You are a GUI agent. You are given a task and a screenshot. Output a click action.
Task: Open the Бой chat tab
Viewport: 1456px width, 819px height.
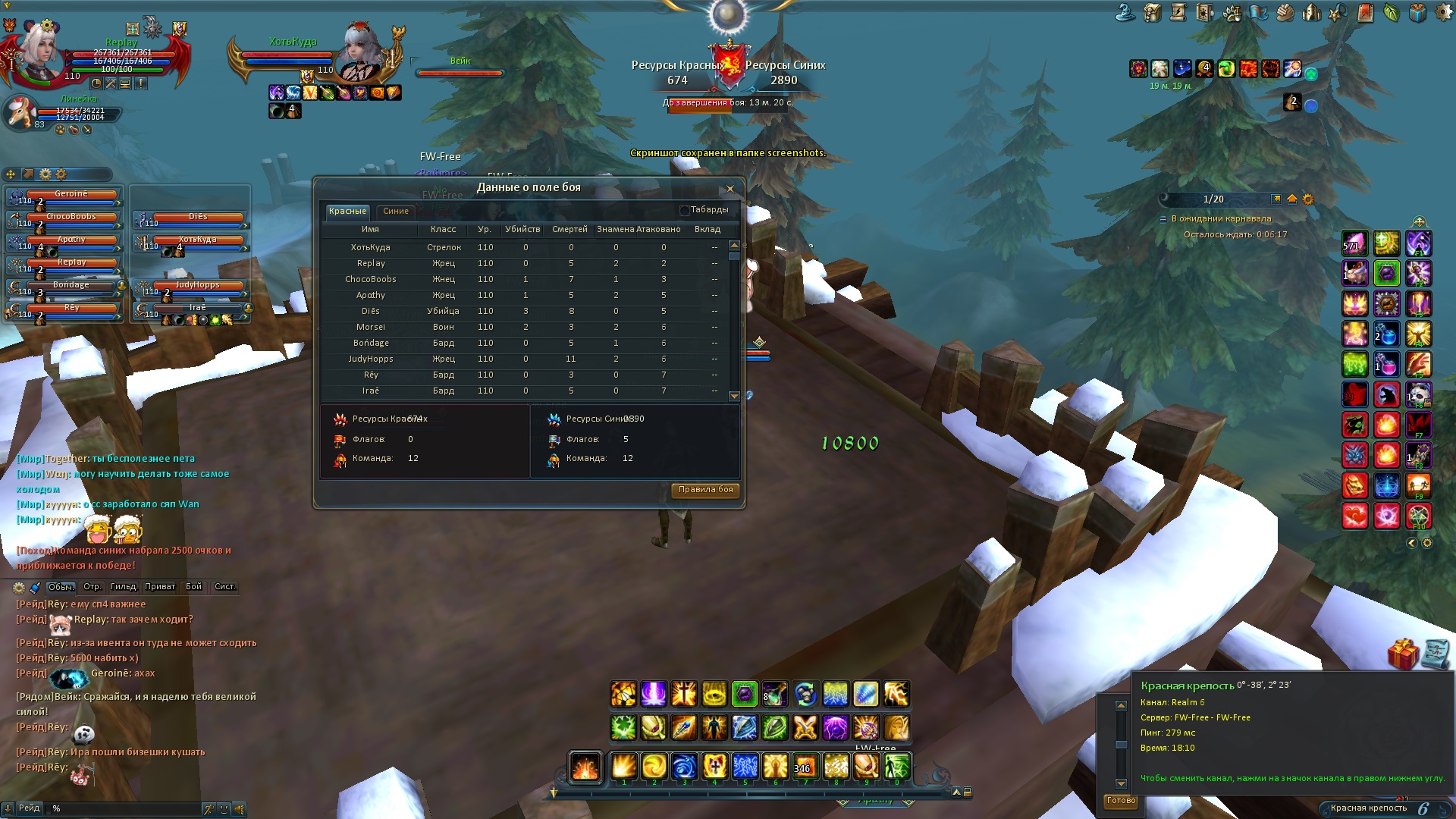click(194, 587)
